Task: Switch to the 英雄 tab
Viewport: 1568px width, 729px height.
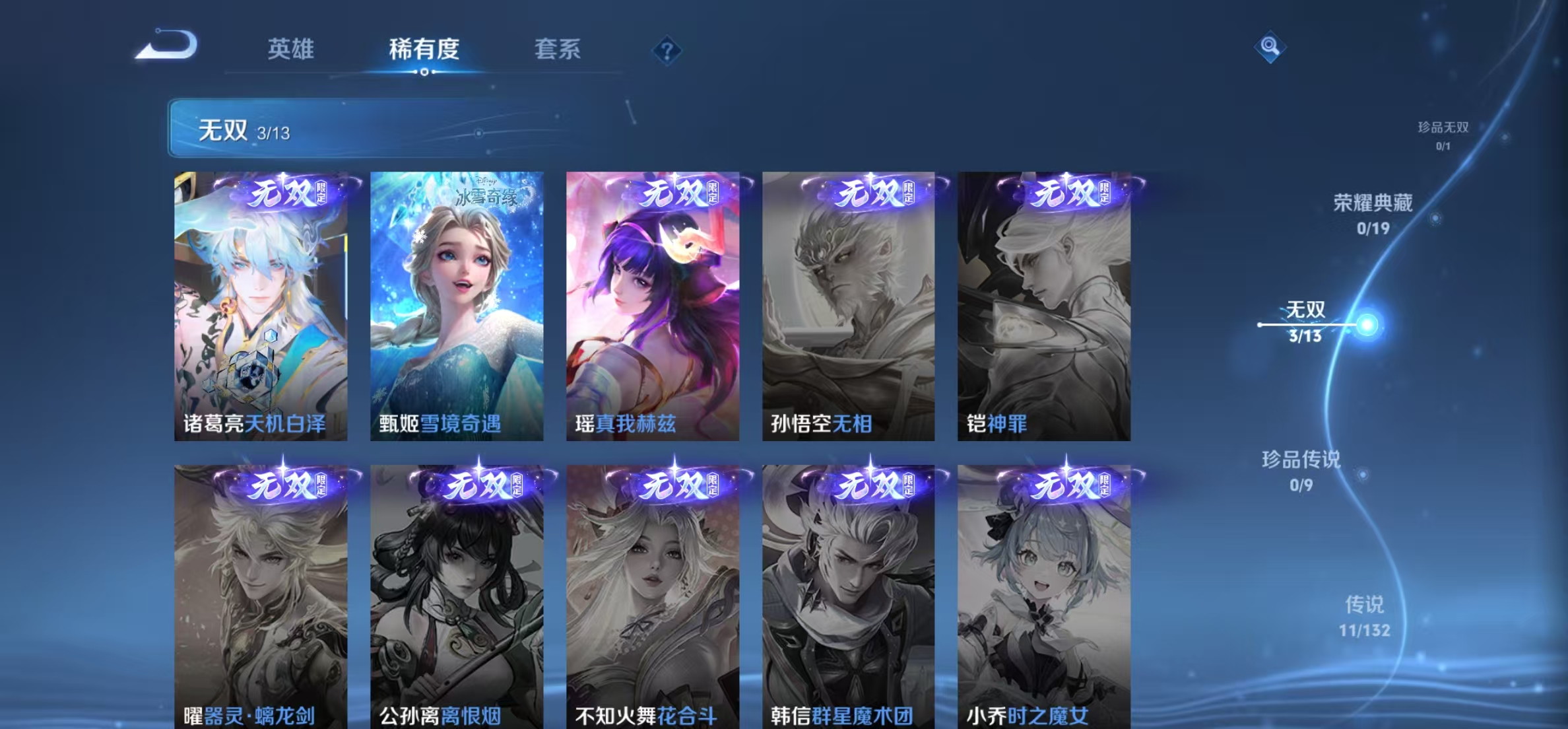Action: tap(291, 50)
